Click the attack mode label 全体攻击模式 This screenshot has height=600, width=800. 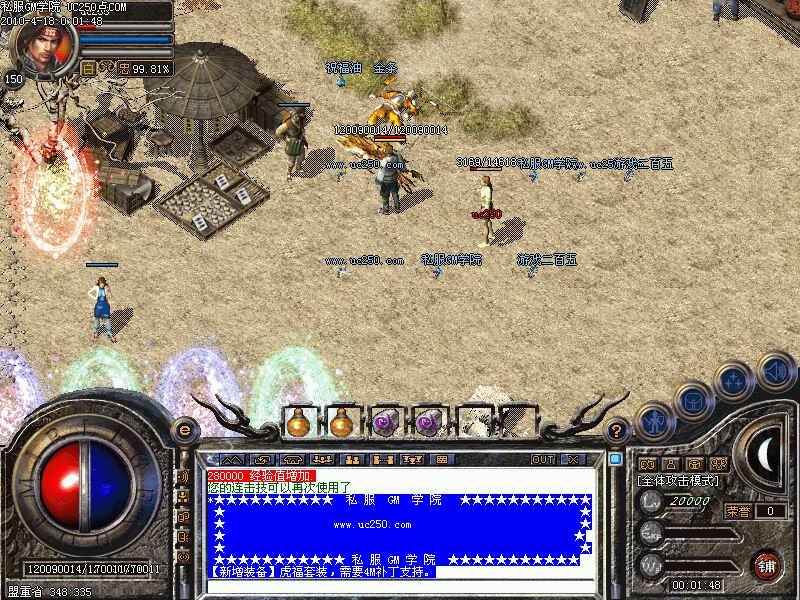point(679,481)
